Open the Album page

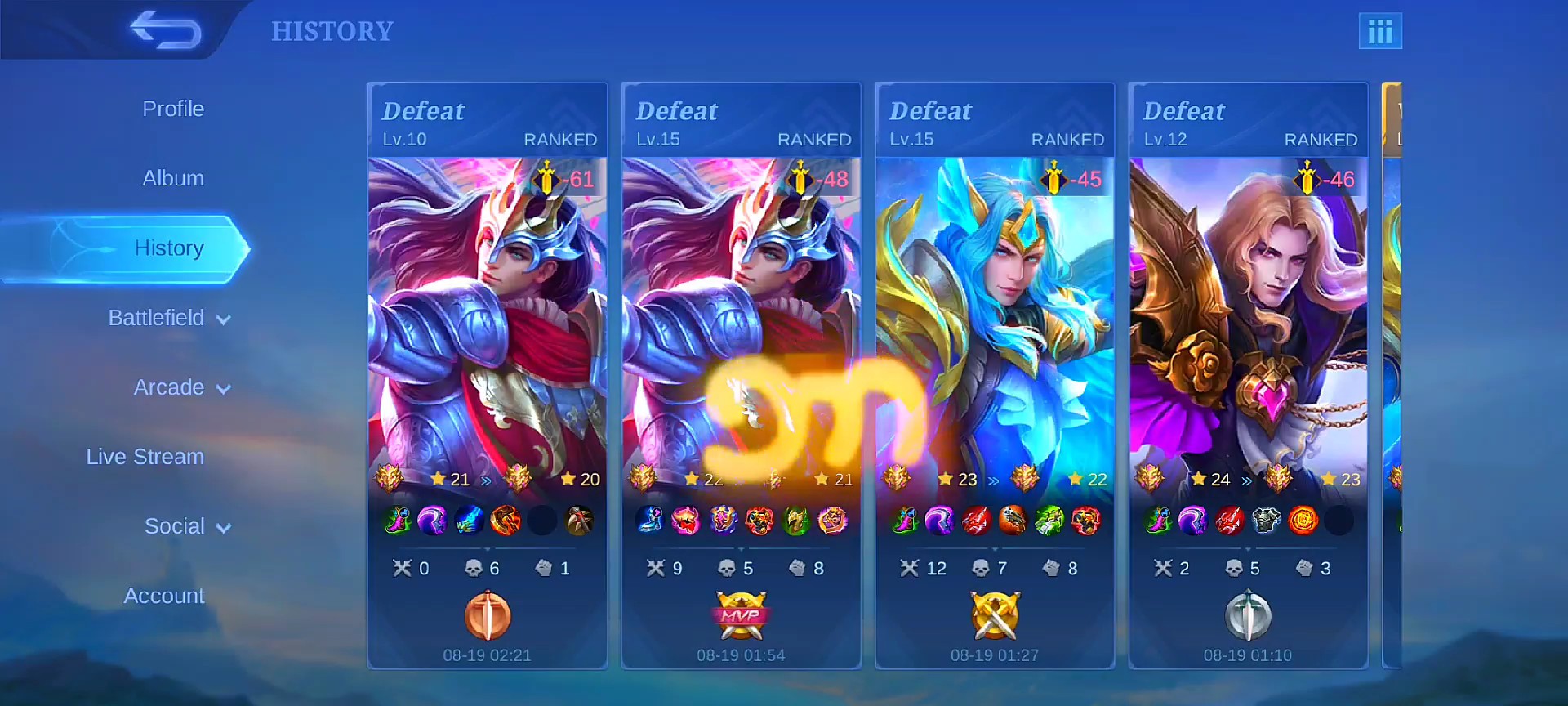(x=172, y=177)
